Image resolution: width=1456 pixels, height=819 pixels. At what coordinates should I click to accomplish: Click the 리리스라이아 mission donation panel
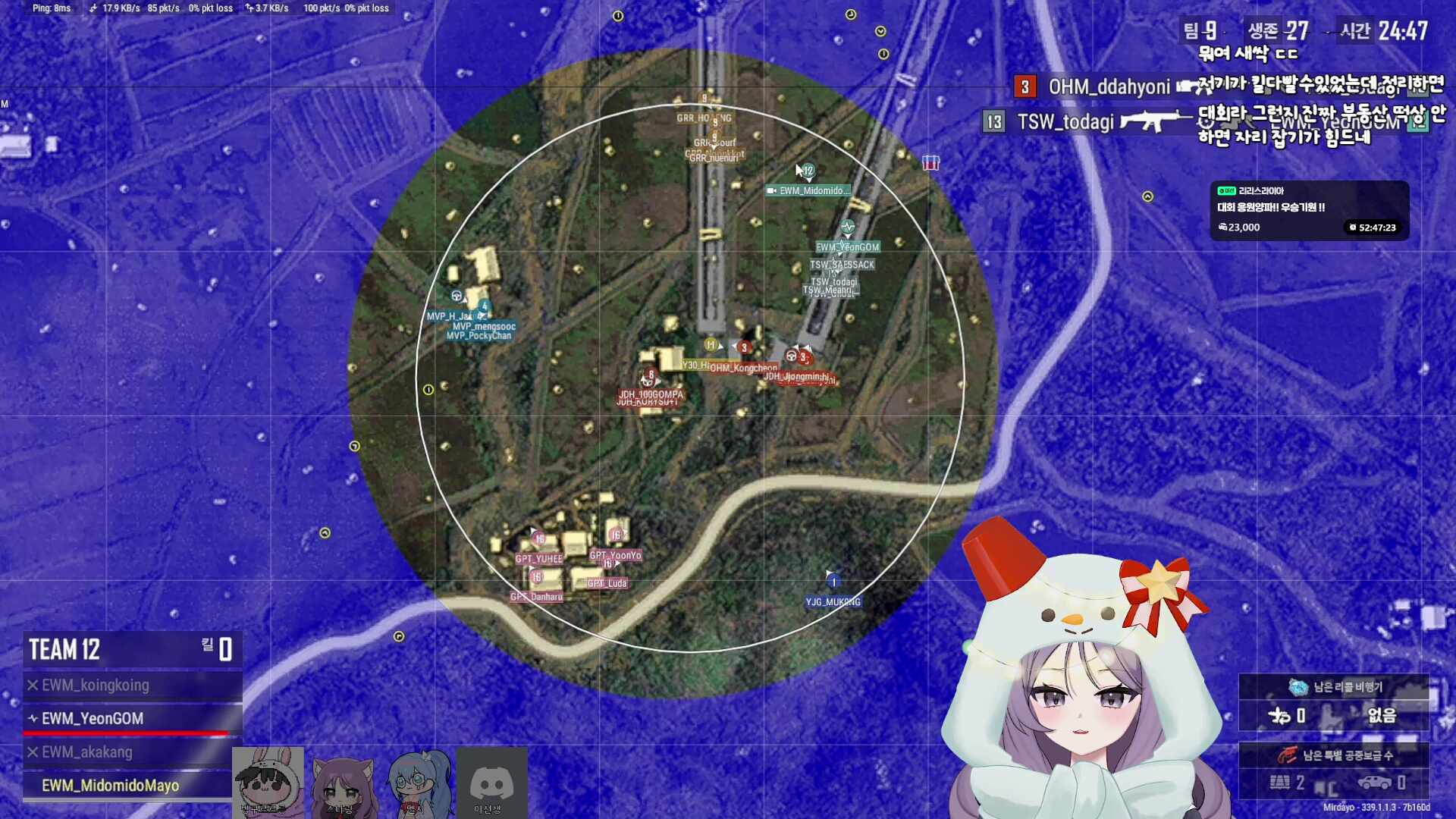tap(1308, 211)
